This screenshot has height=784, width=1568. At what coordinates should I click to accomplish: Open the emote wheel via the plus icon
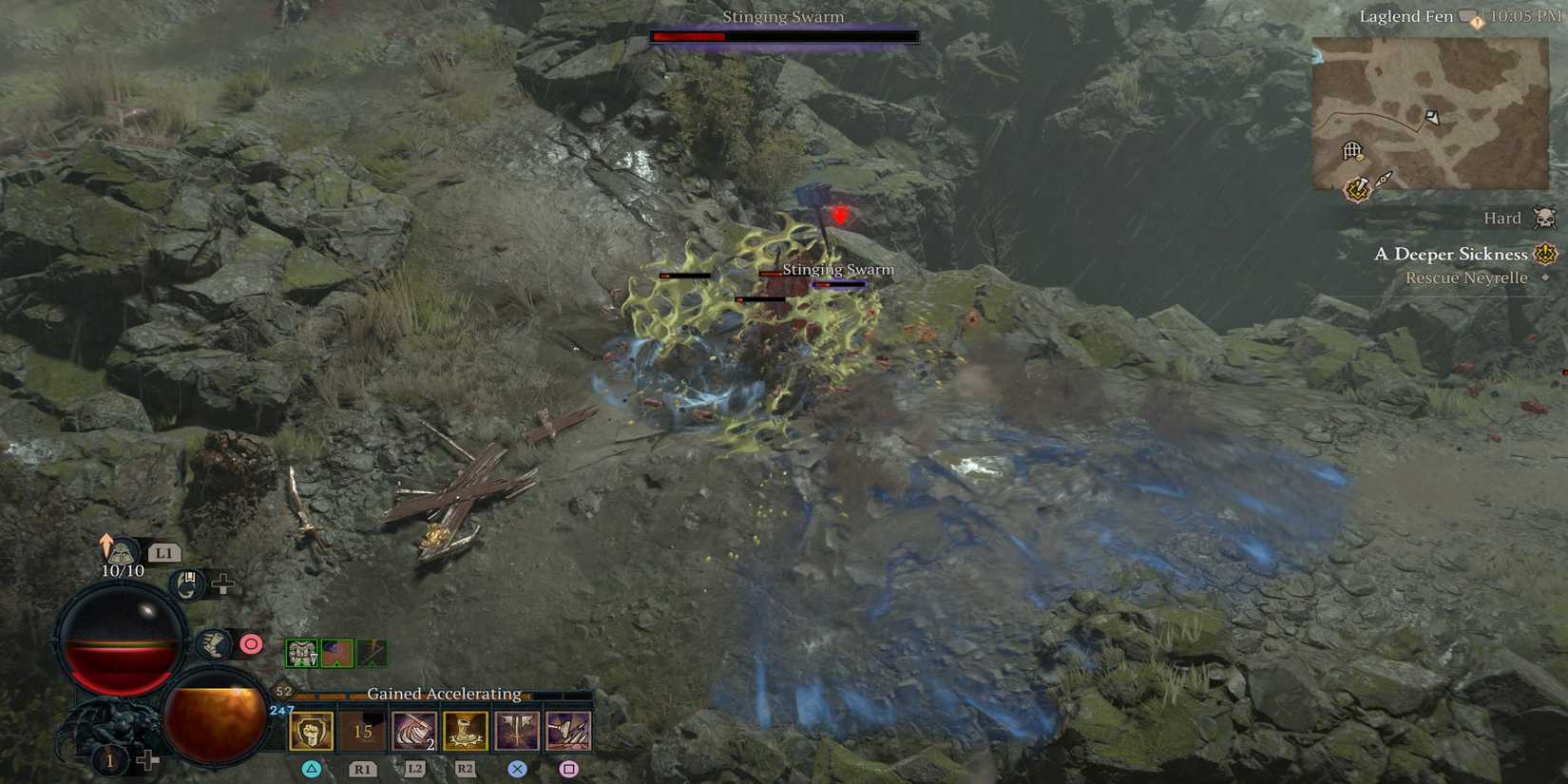(x=222, y=583)
